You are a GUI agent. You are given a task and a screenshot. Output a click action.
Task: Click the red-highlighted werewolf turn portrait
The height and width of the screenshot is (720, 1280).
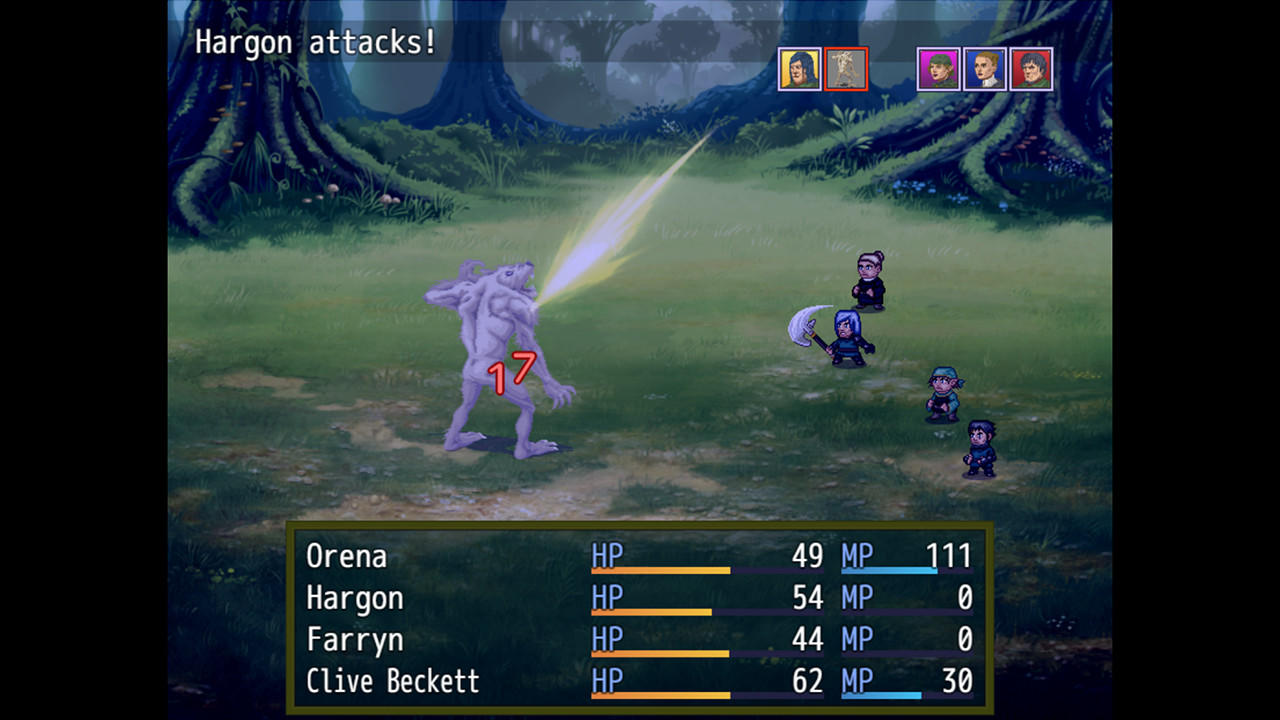pyautogui.click(x=846, y=70)
